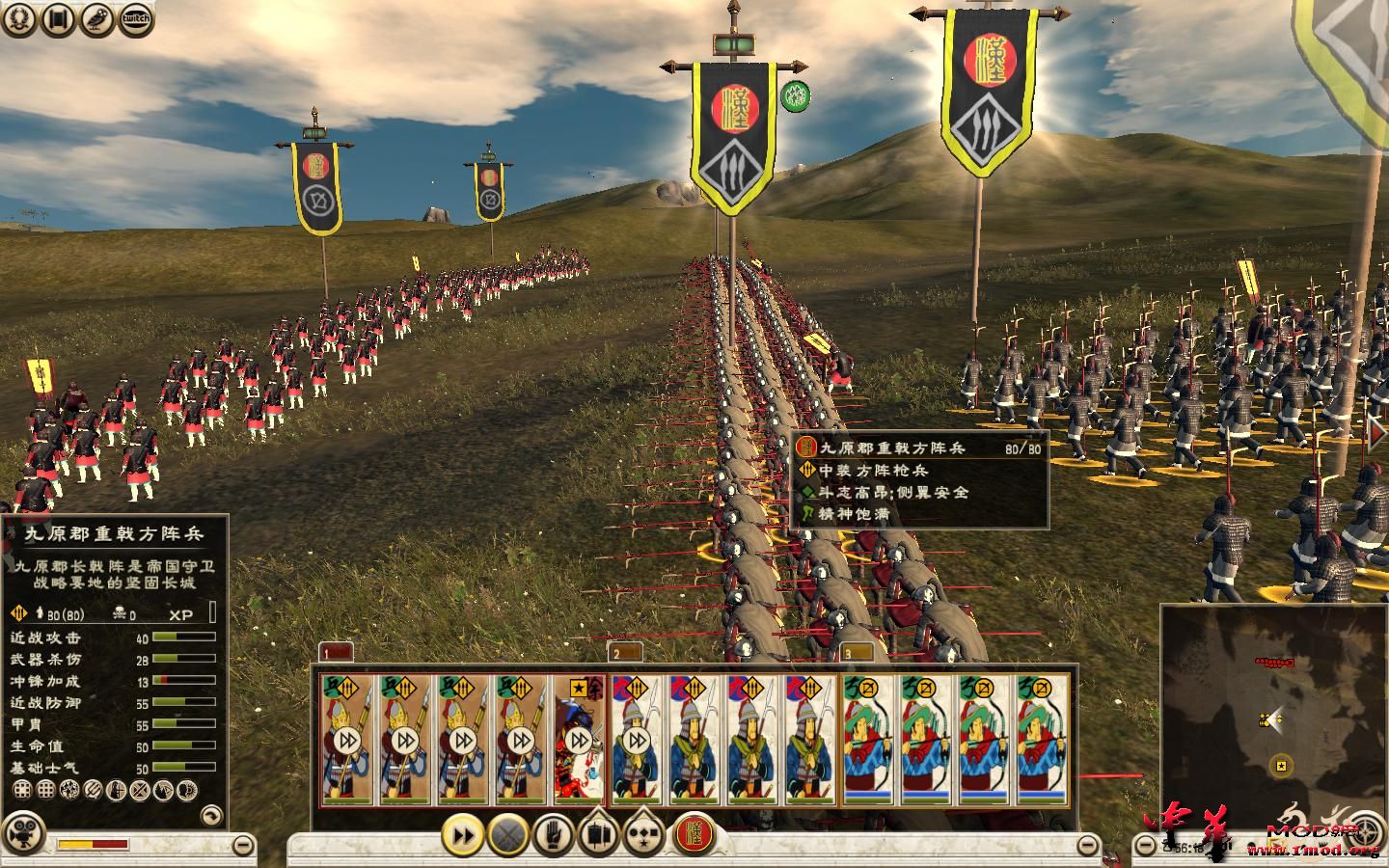Select group 3 tab above unit cards

[x=857, y=653]
